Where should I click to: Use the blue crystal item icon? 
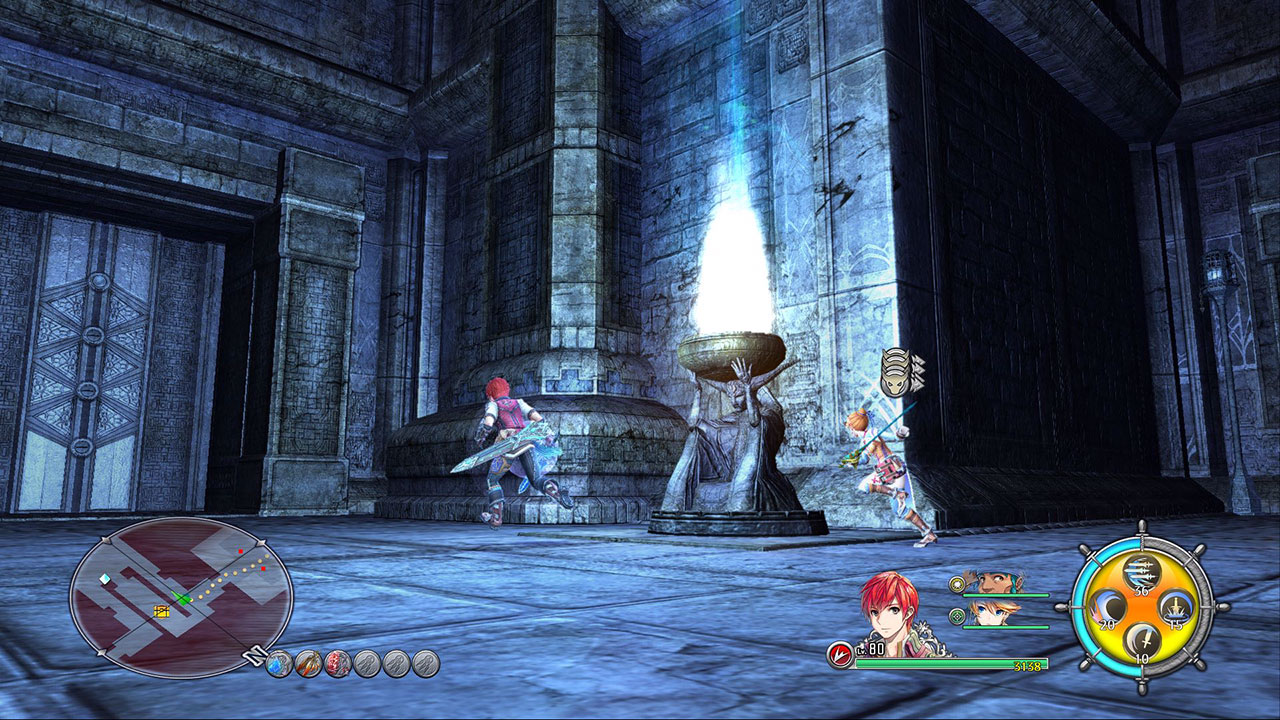pos(279,662)
